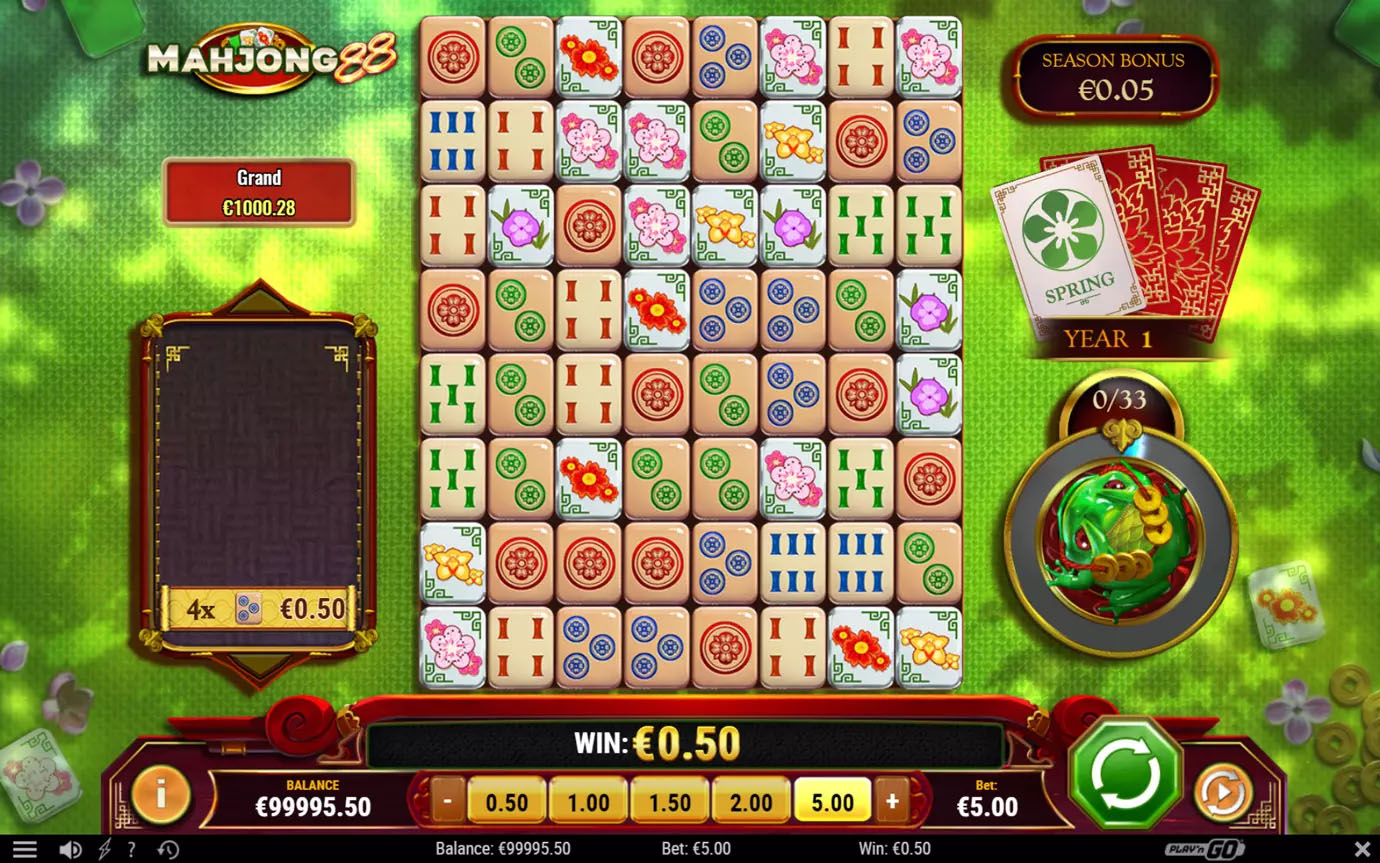
Task: Toggle fast play lightning bolt icon
Action: point(105,850)
